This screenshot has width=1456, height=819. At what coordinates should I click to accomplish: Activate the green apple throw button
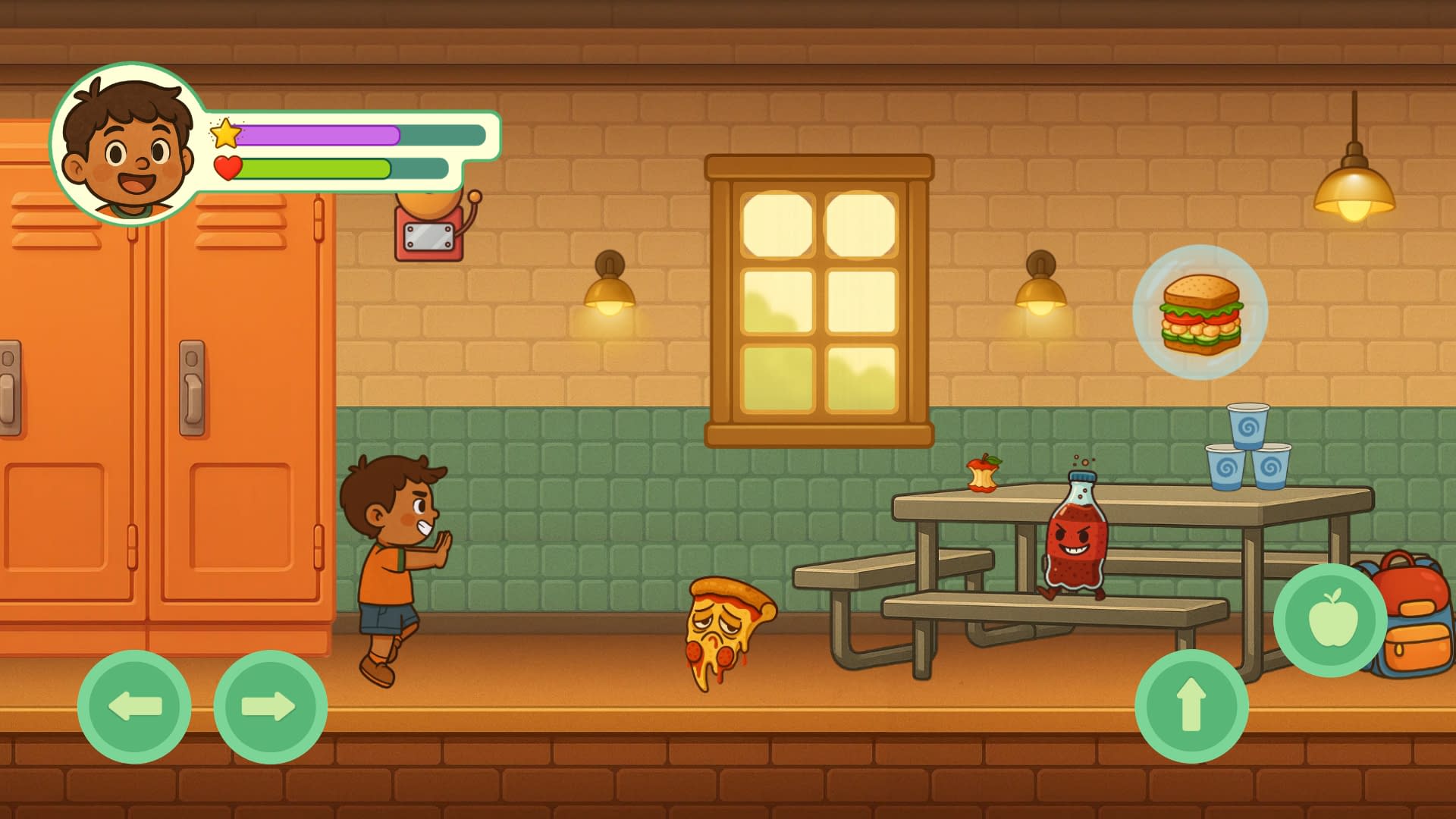point(1330,620)
